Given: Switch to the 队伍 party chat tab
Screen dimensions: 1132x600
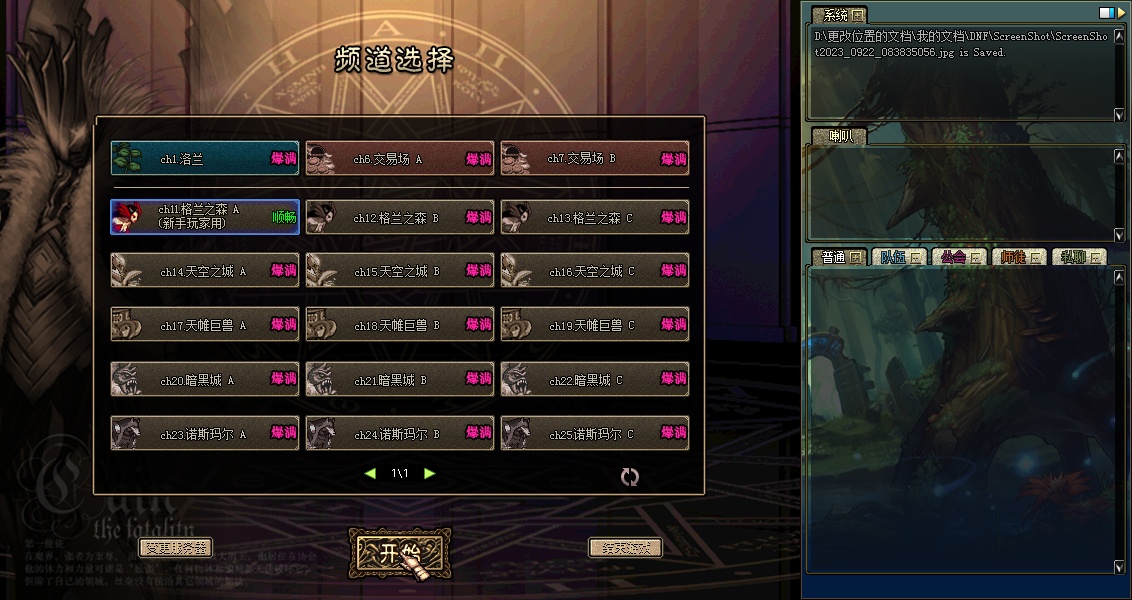Looking at the screenshot, I should tap(898, 257).
